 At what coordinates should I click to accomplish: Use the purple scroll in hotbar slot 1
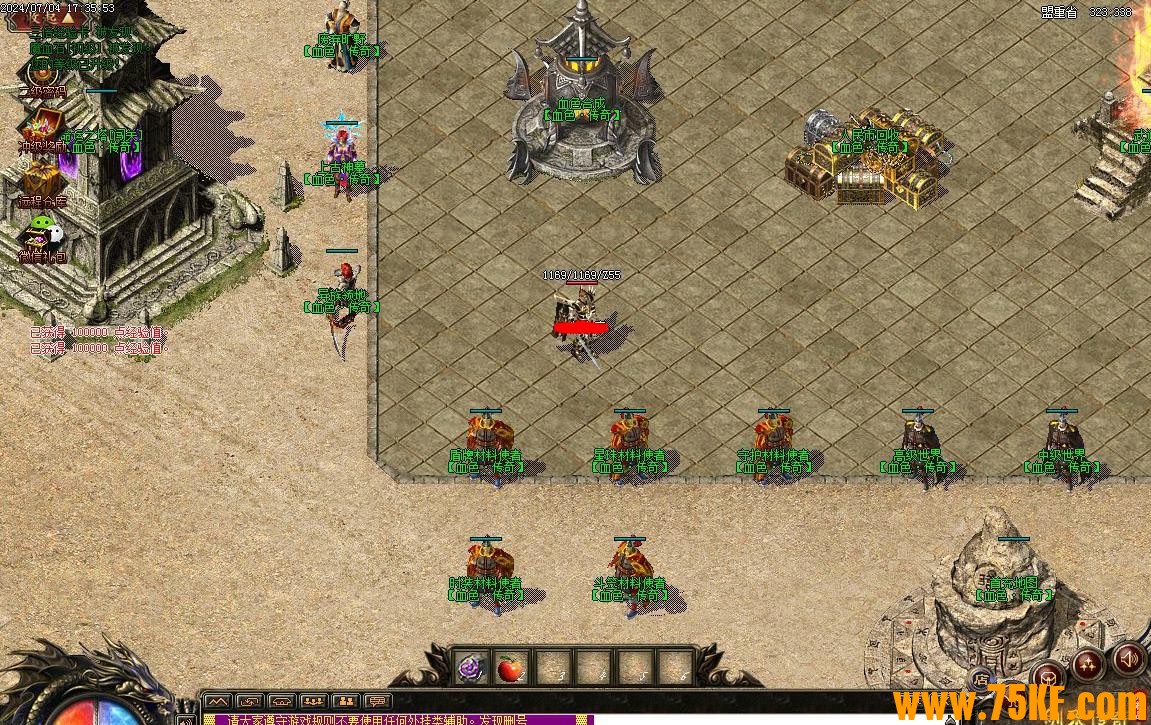click(x=471, y=667)
